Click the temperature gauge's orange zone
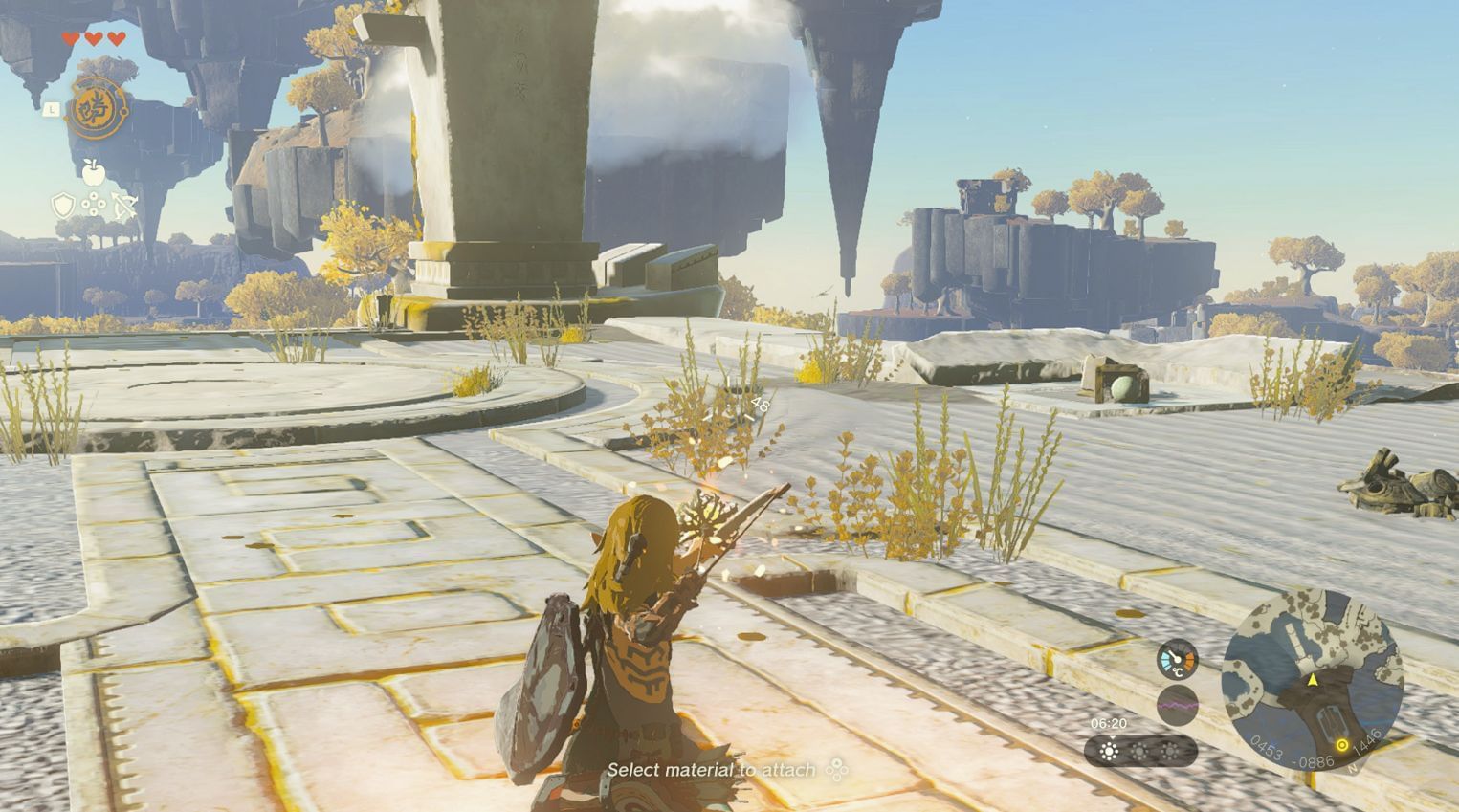The height and width of the screenshot is (812, 1459). click(1189, 660)
